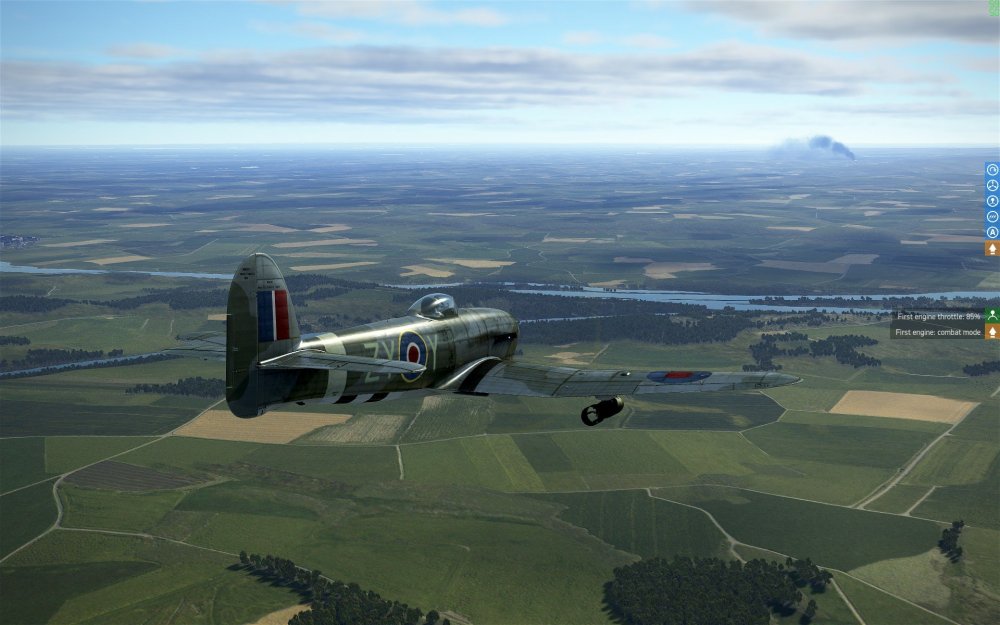Click the oval gauge icon above the A
Image resolution: width=1000 pixels, height=625 pixels.
coord(992,216)
